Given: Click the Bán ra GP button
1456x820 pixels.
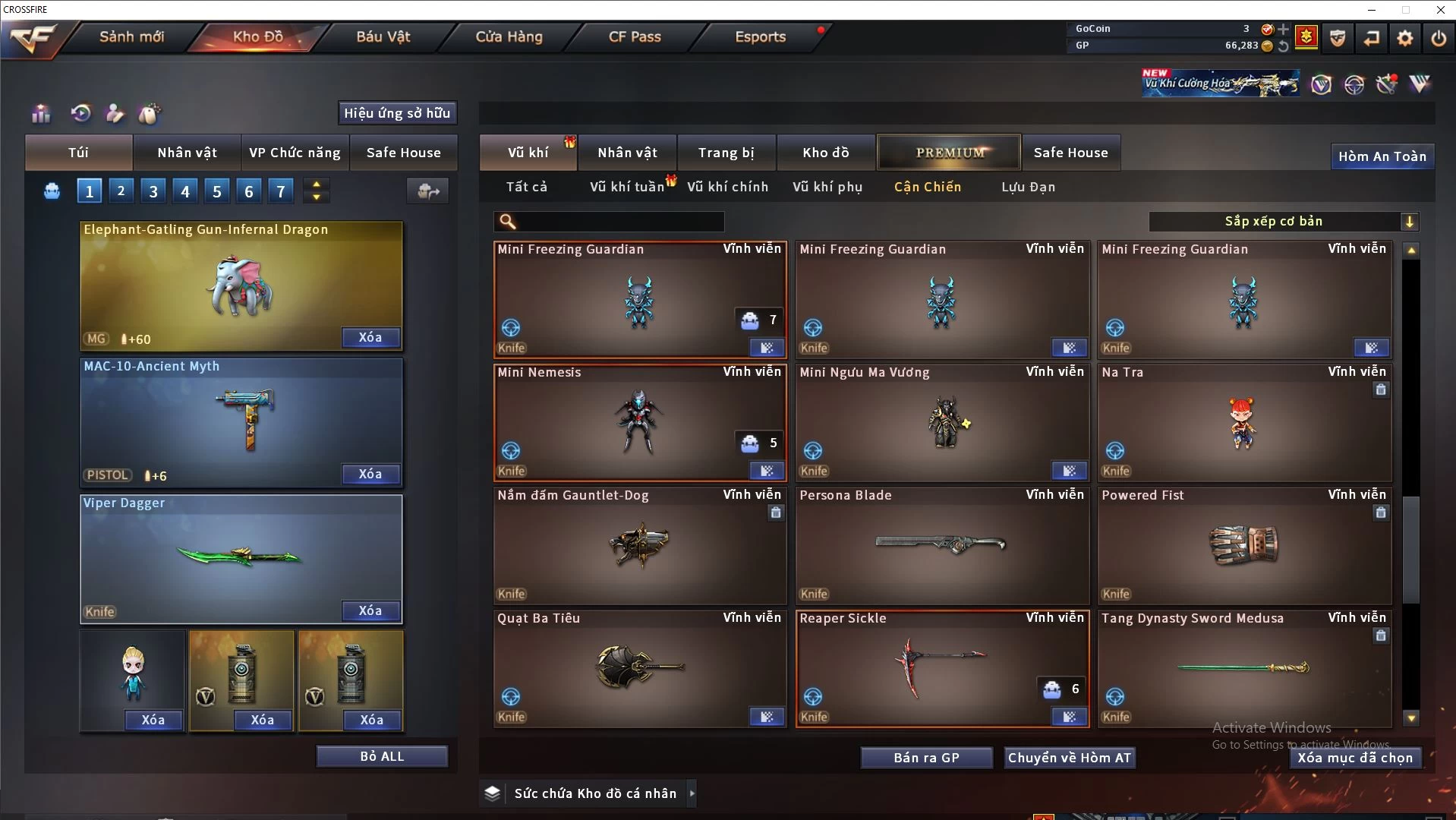Looking at the screenshot, I should point(926,758).
